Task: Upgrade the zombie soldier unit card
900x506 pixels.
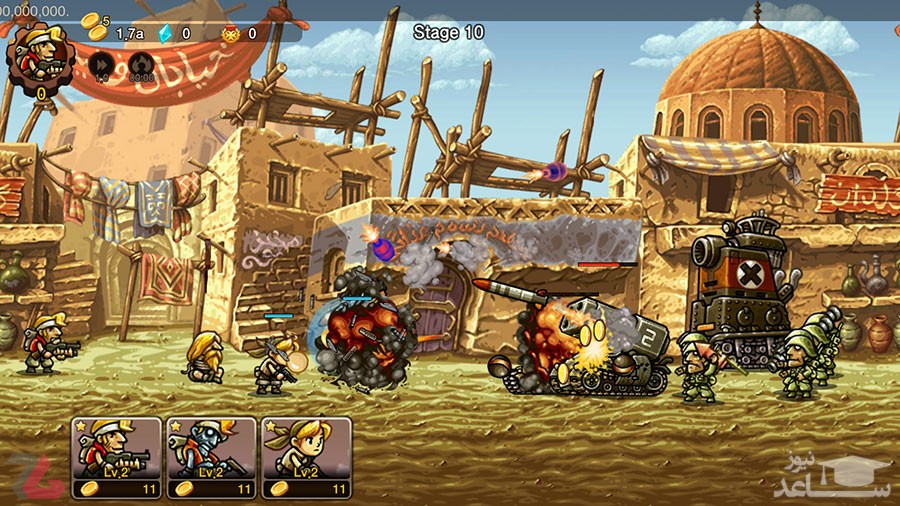Action: pos(211,457)
